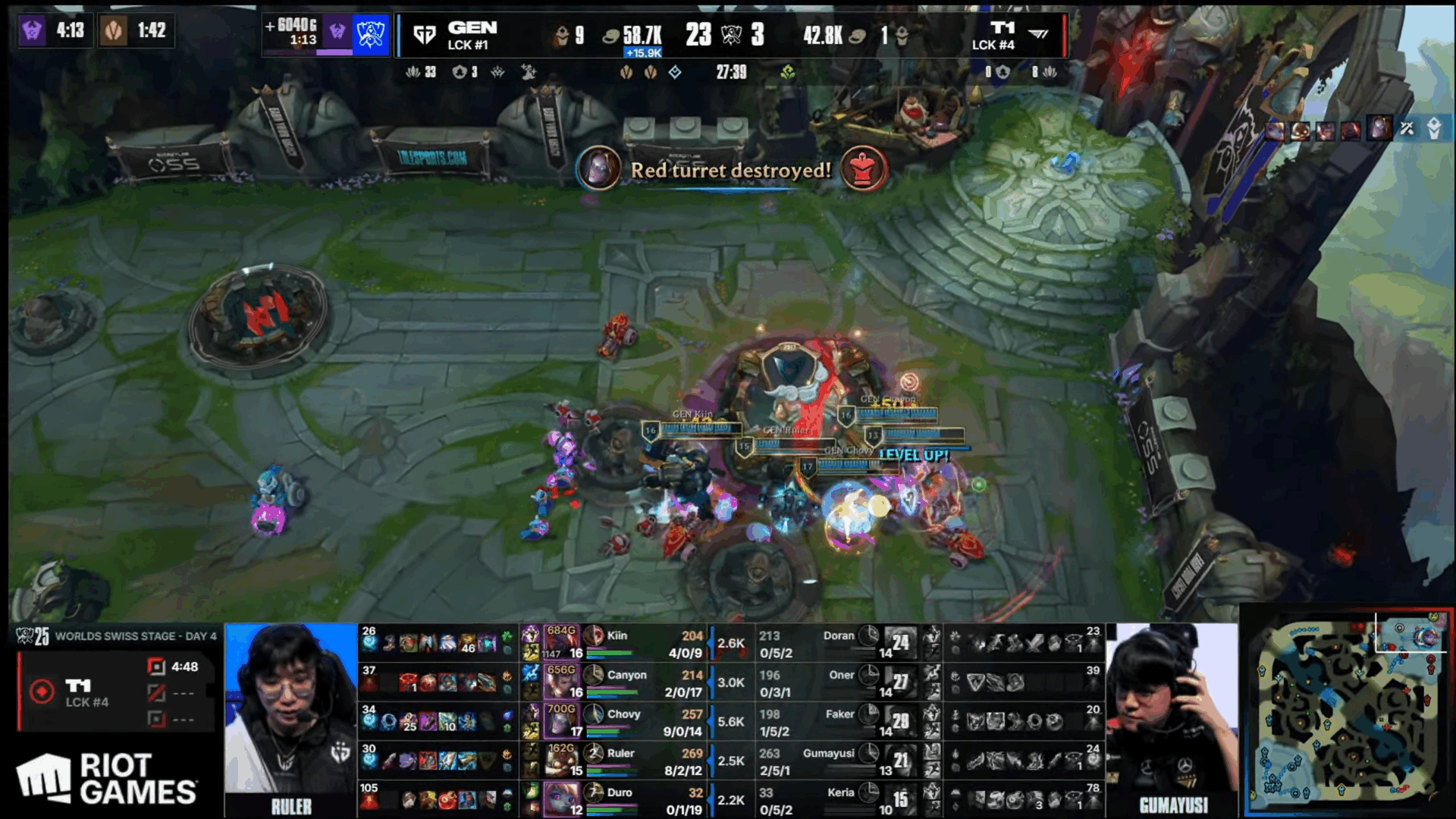Screen dimensions: 1456x819
Task: Select Canyon's champion portrait on the scoreboard
Action: coord(561,682)
